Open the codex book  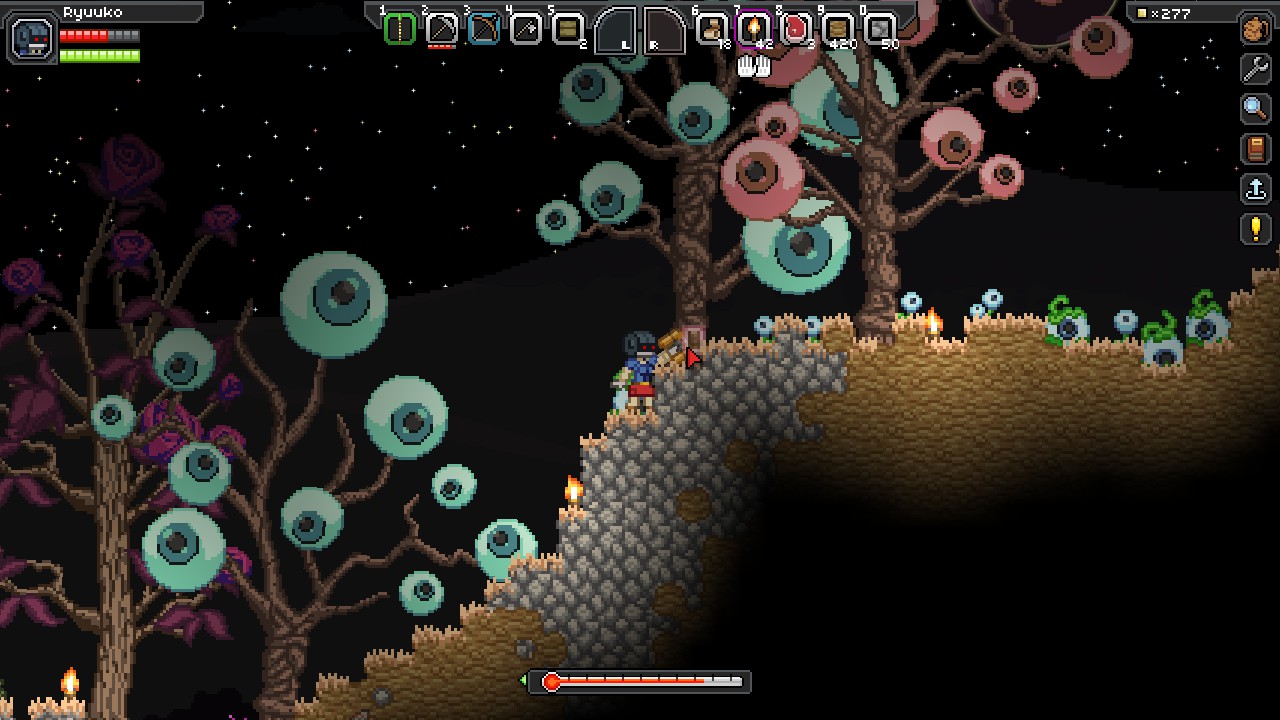[x=1255, y=149]
